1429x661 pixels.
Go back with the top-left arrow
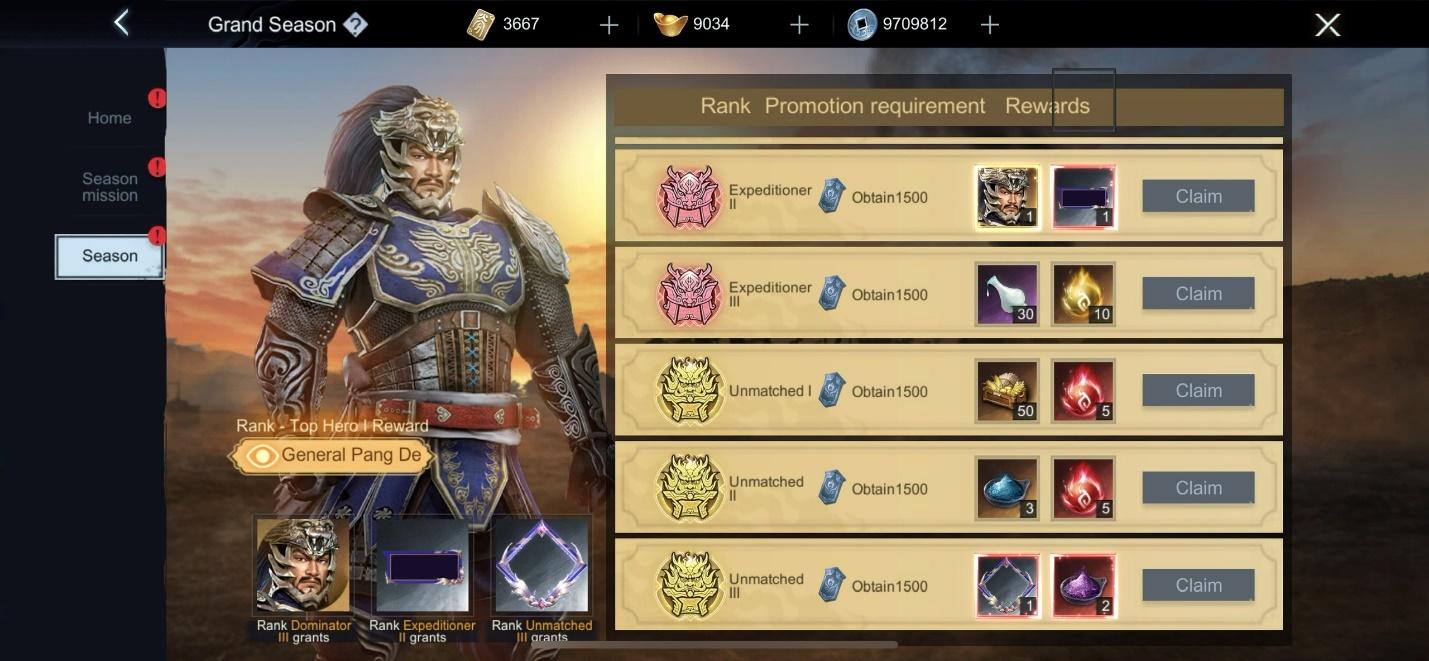point(121,23)
